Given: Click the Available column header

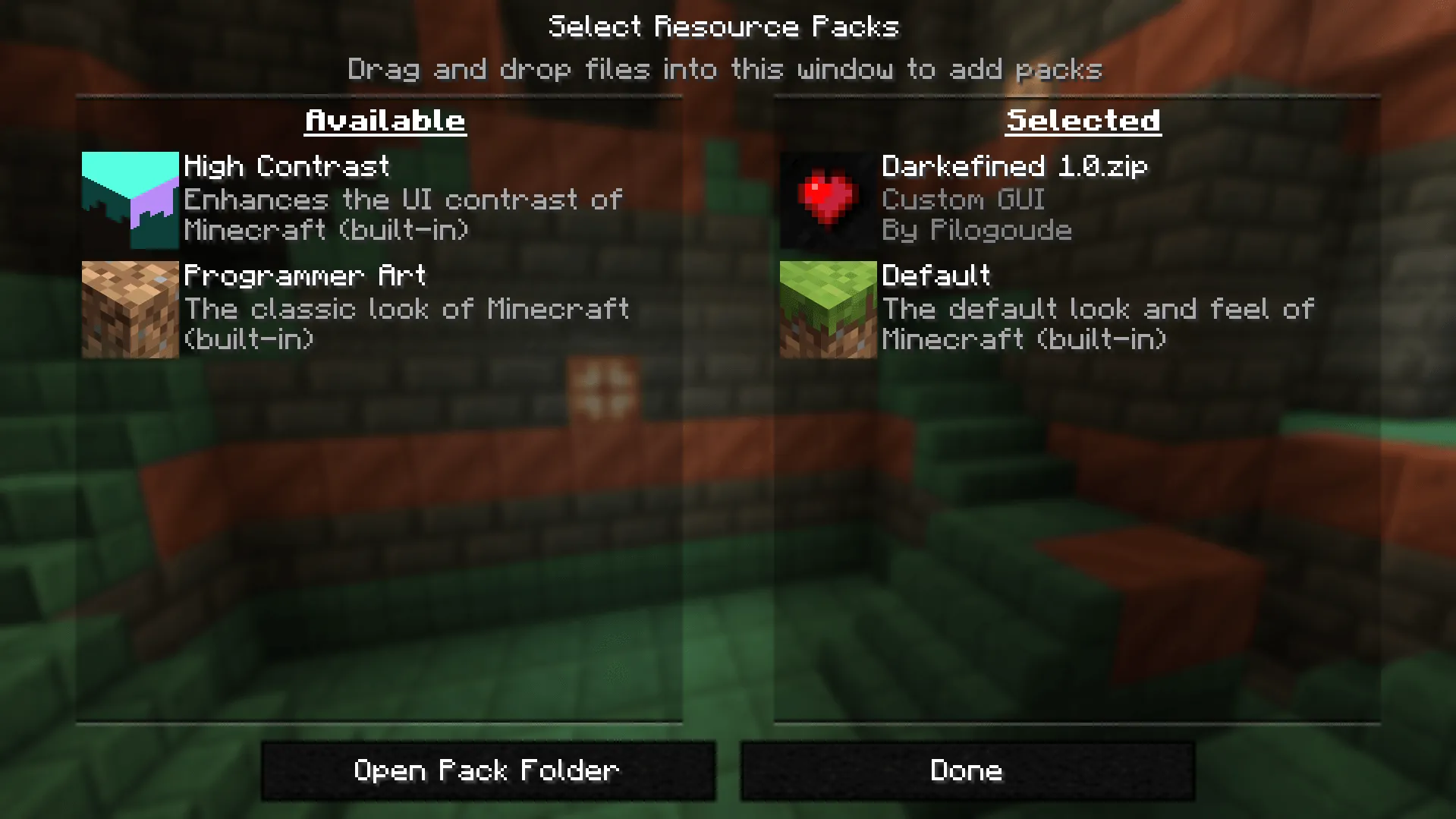Looking at the screenshot, I should pyautogui.click(x=384, y=119).
